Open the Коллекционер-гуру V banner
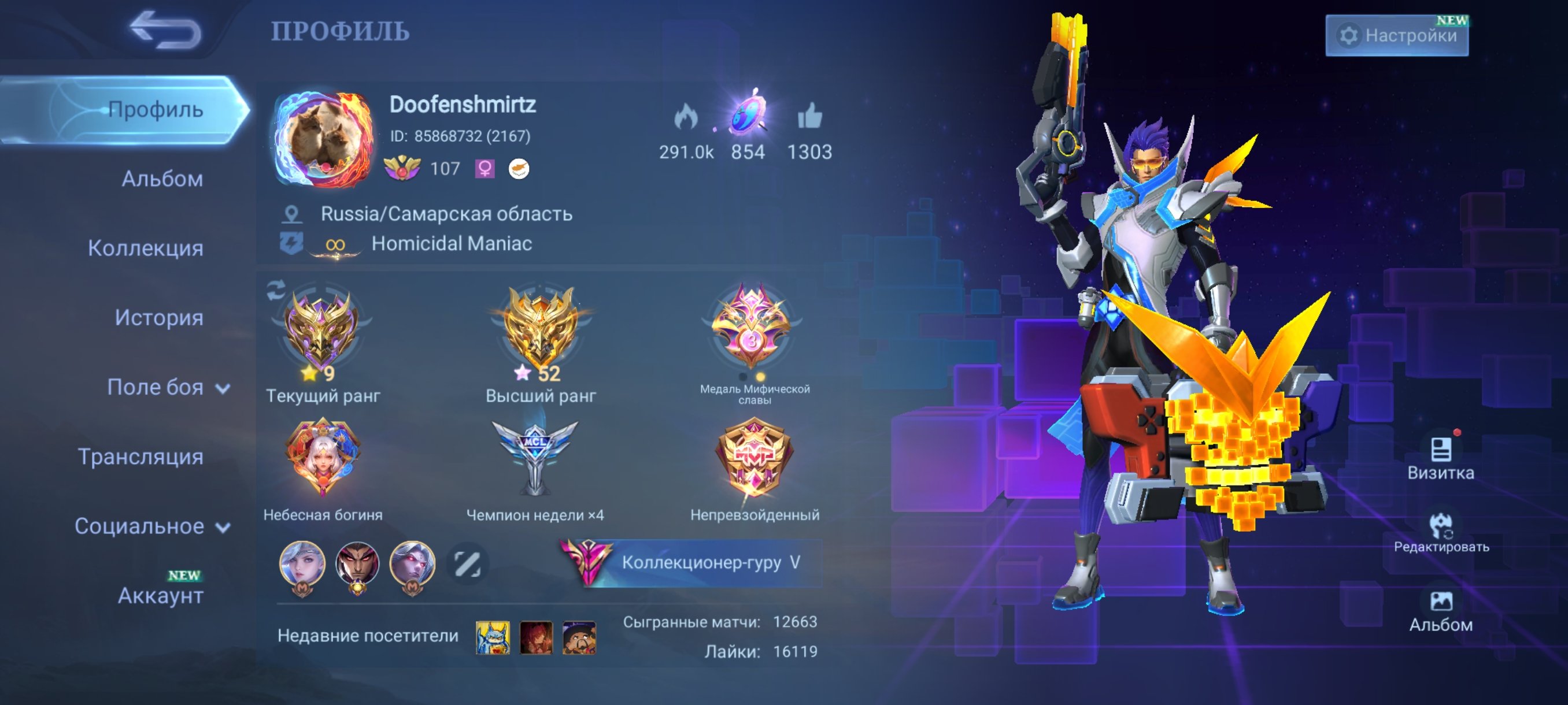This screenshot has width=1568, height=705. coord(690,562)
